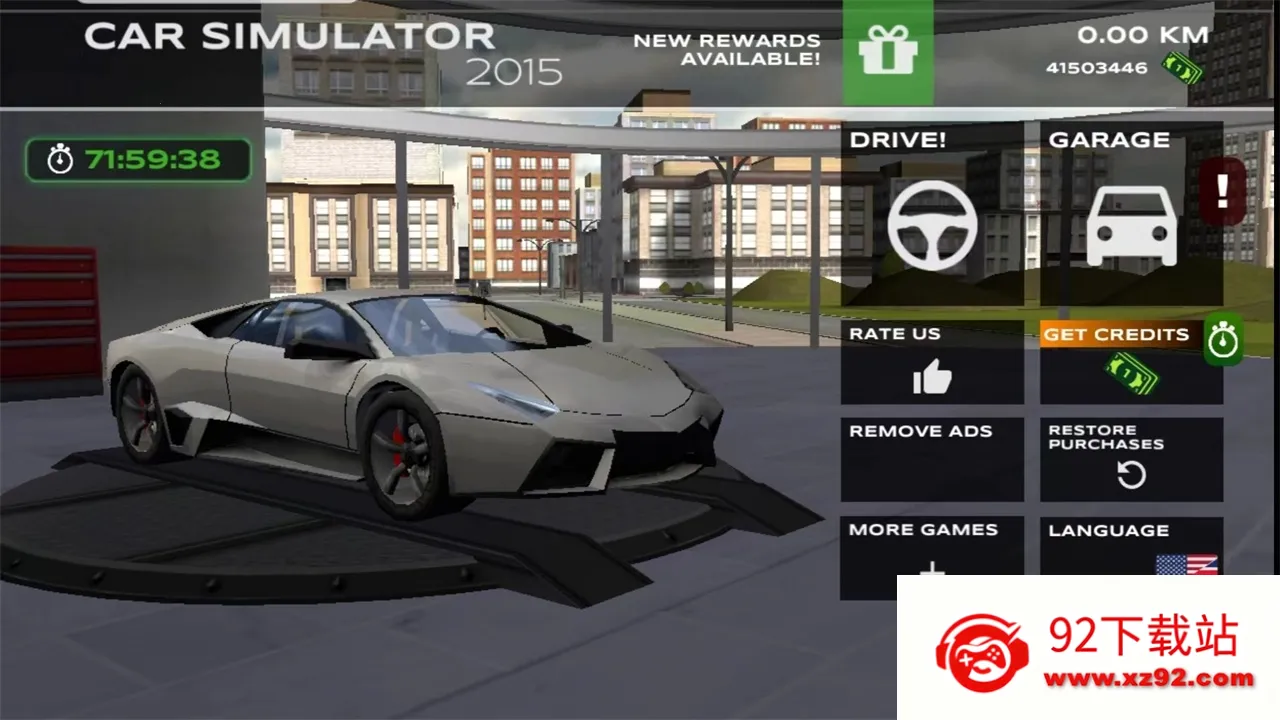The image size is (1280, 720).
Task: Claim new rewards via the gift icon
Action: click(888, 53)
